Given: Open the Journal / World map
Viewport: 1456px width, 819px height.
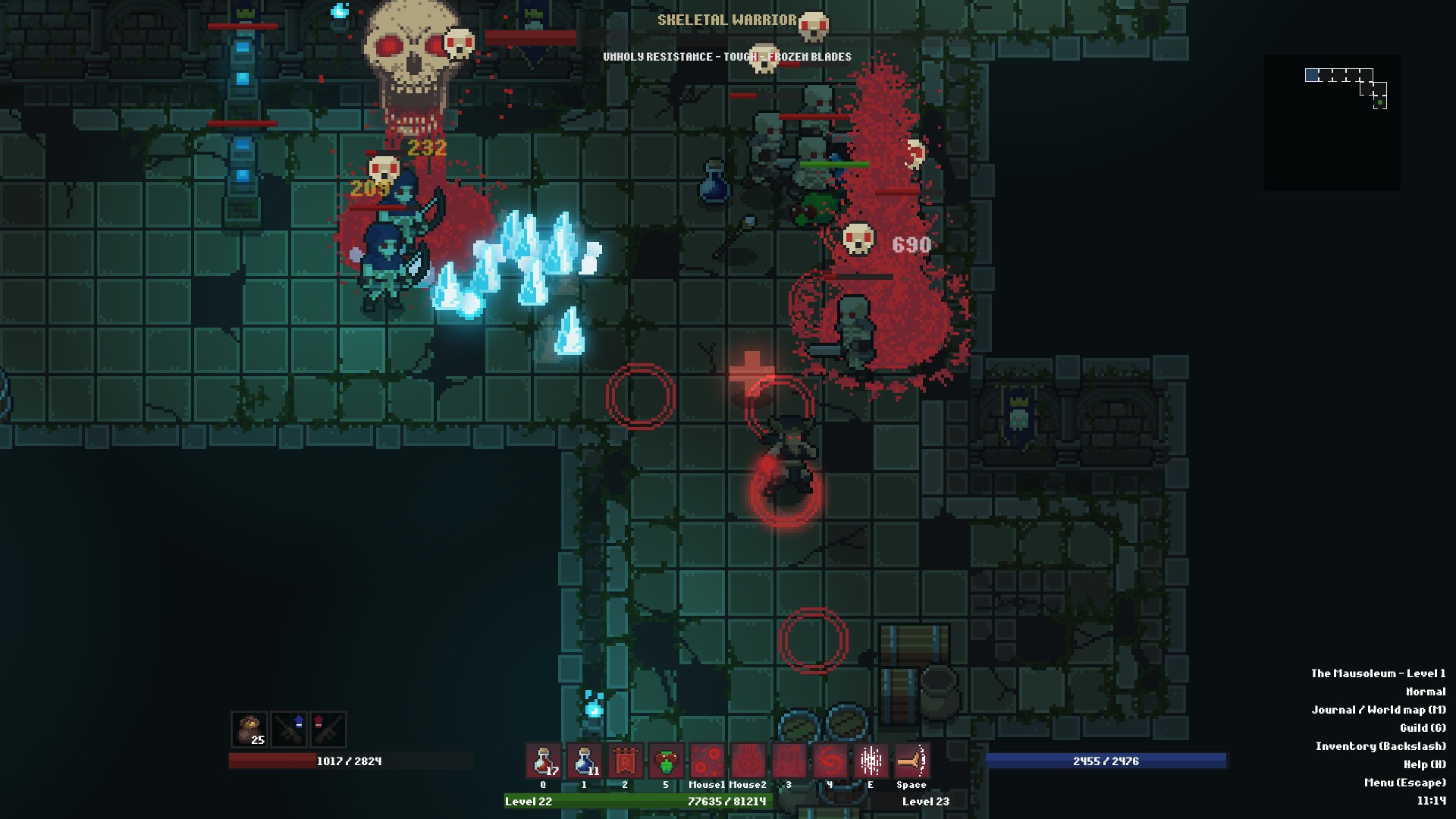Looking at the screenshot, I should pos(1380,710).
